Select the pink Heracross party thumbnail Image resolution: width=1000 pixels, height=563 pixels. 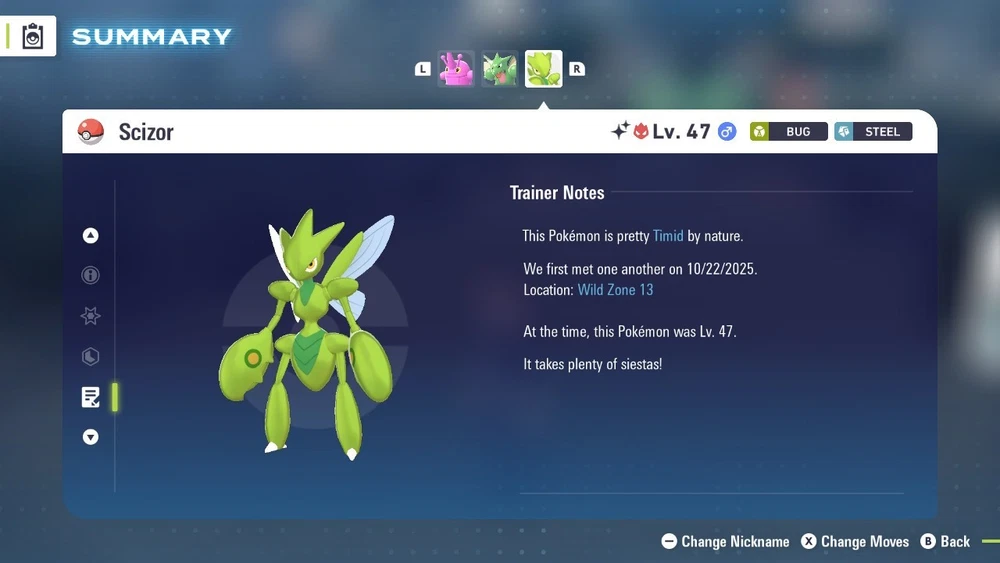coord(456,69)
